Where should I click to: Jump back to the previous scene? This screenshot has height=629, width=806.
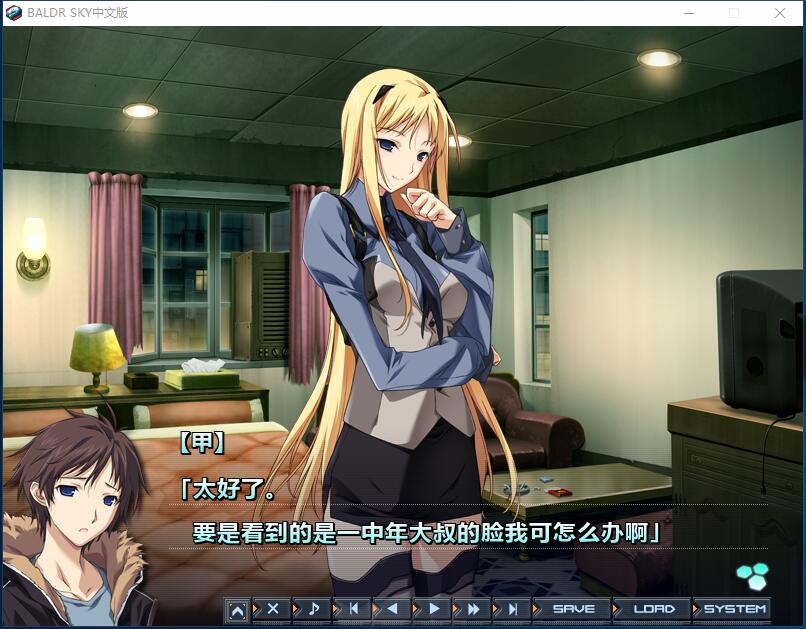pyautogui.click(x=353, y=608)
